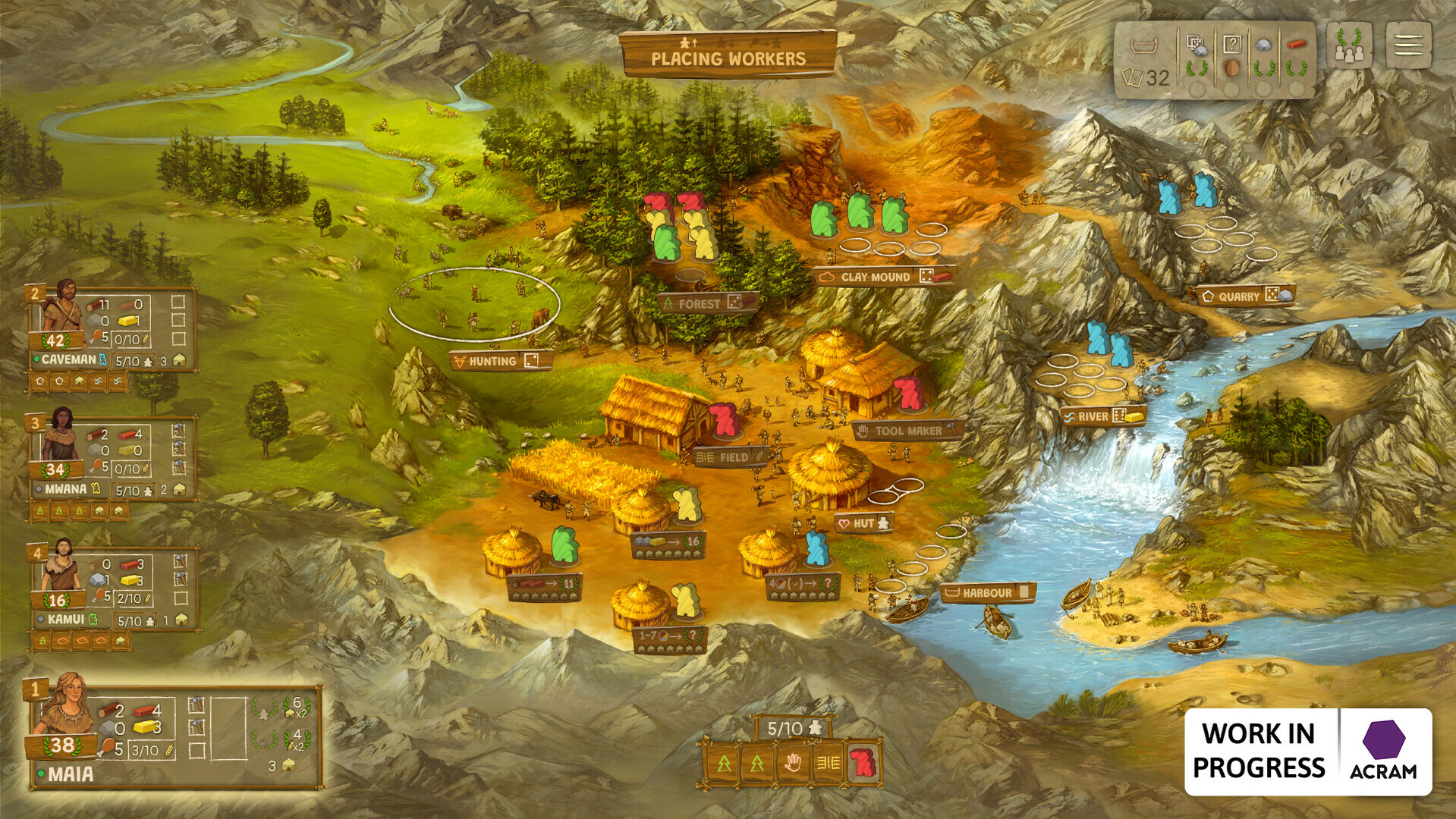1456x819 pixels.
Task: Select the Quarry location sign
Action: [x=1244, y=296]
